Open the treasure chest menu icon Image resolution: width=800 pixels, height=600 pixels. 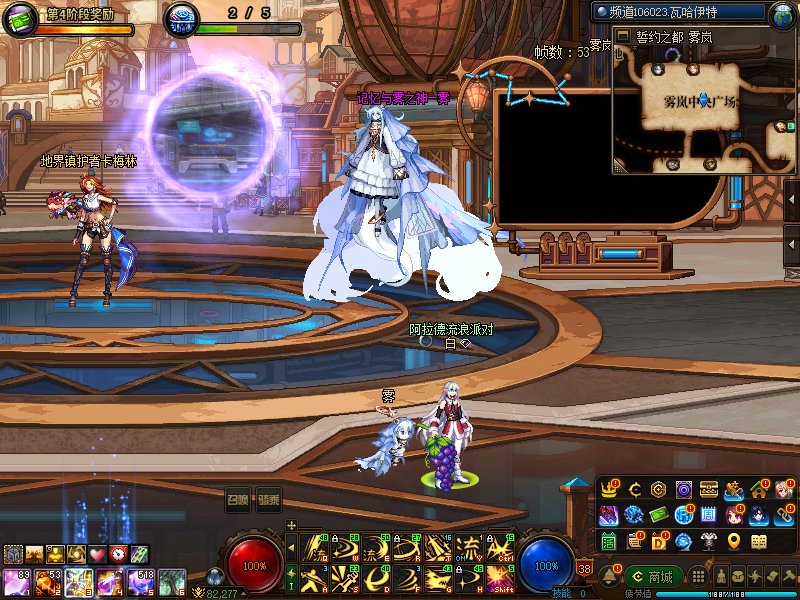click(x=709, y=490)
